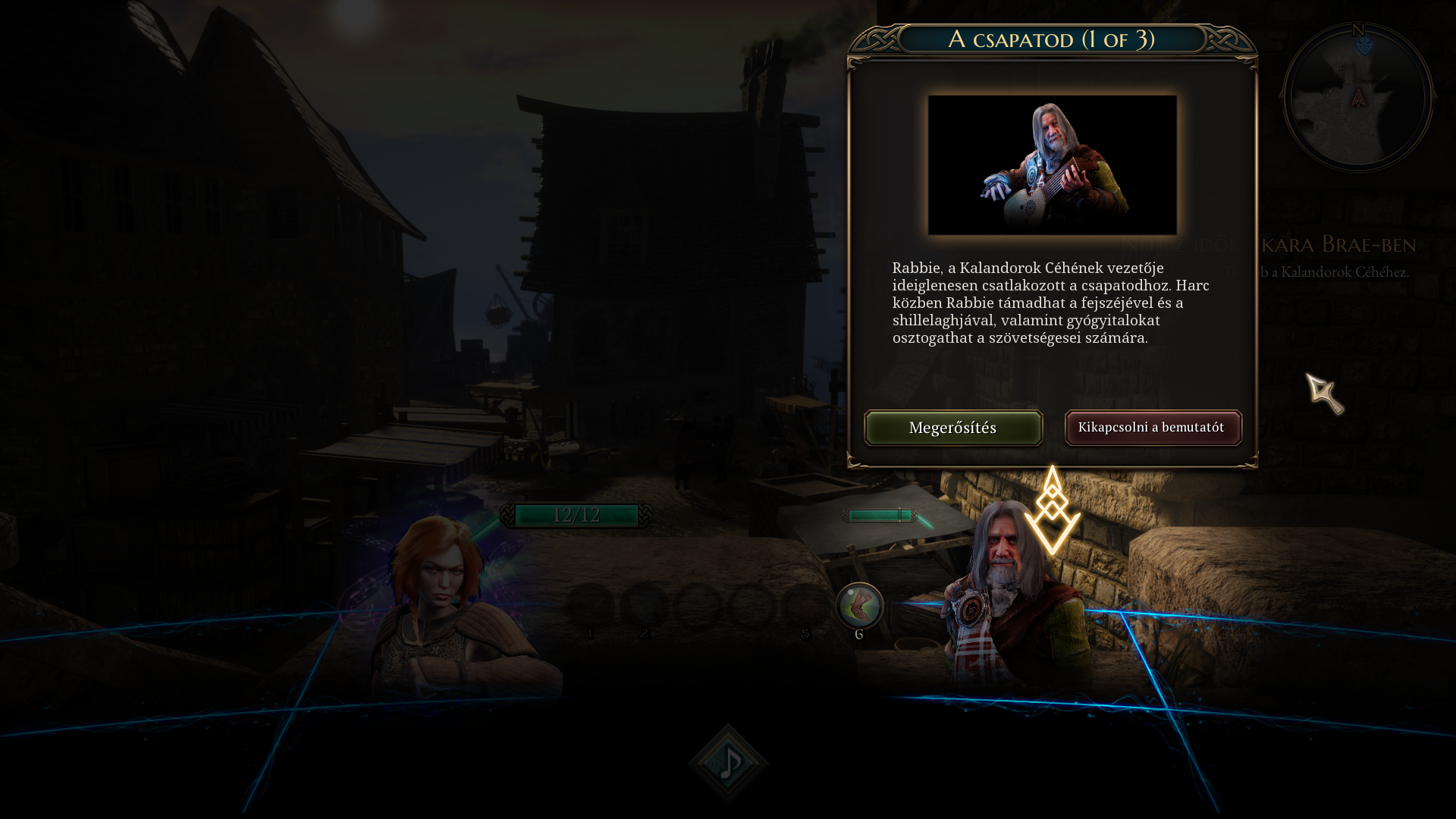Screen dimensions: 1456x819
Task: Confirm with the Megerősítés button
Action: click(953, 428)
